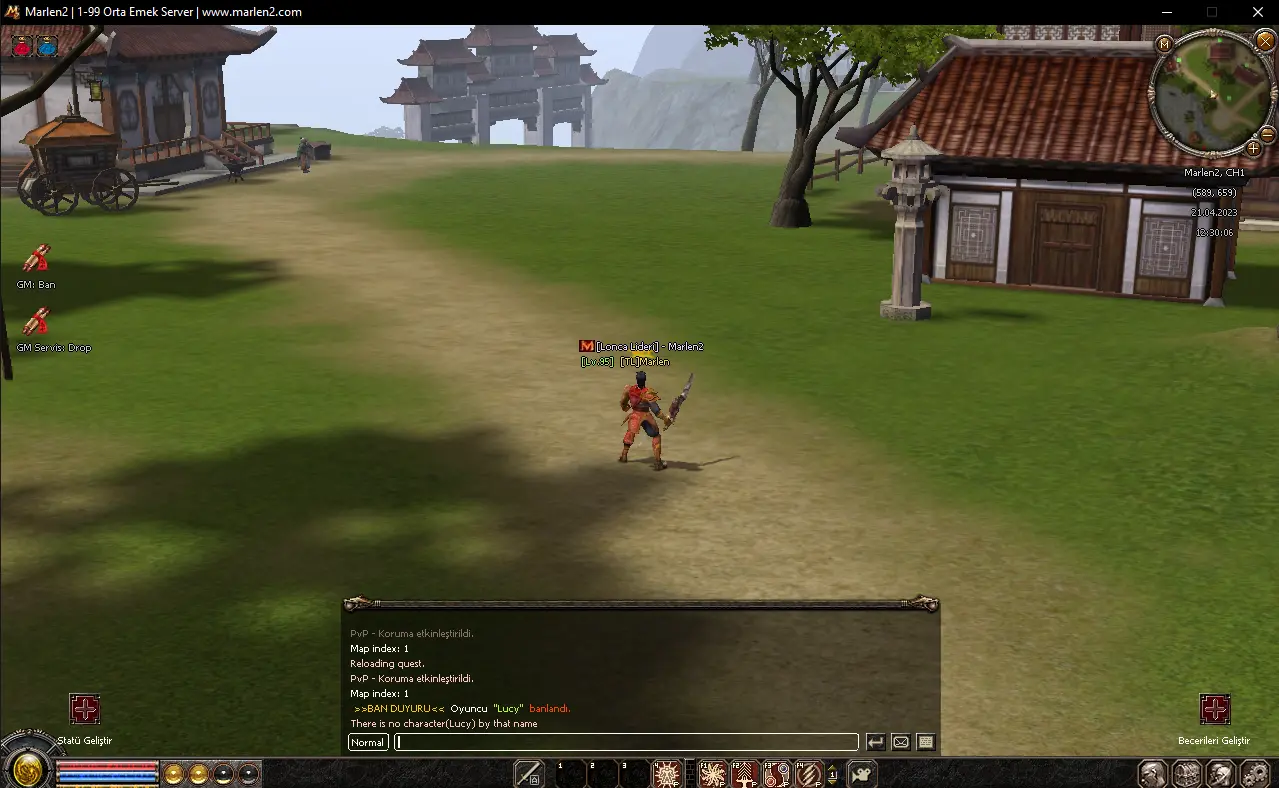Click the red potion buff icon
This screenshot has height=788, width=1279.
[22, 45]
